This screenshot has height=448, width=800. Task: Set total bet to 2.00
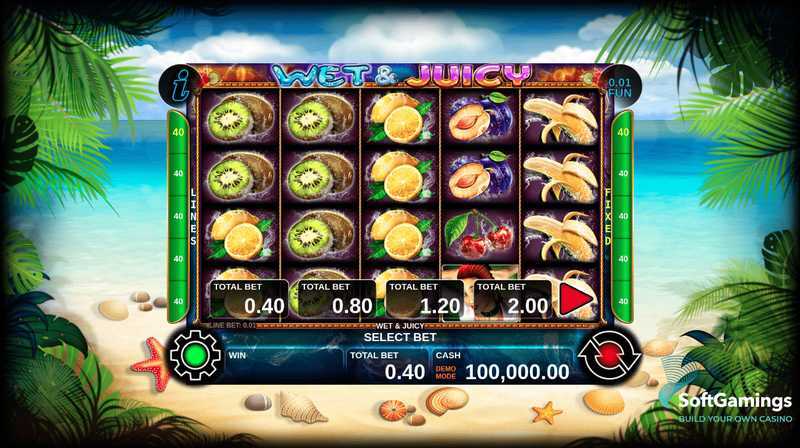pos(512,299)
